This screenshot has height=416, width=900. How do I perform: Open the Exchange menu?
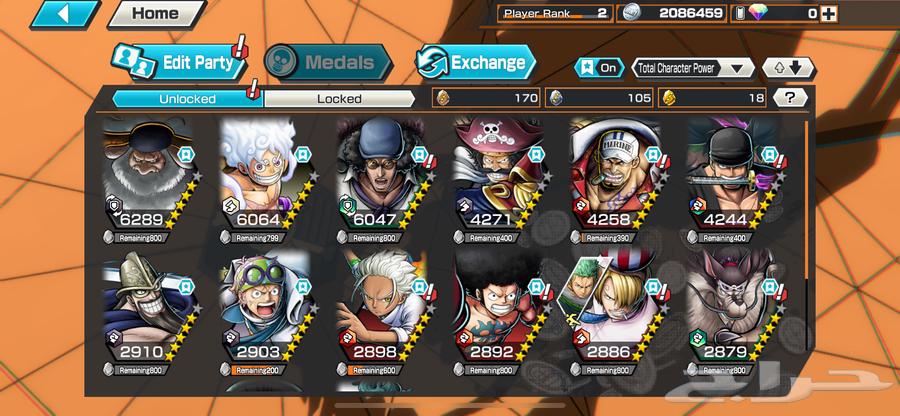[x=476, y=62]
